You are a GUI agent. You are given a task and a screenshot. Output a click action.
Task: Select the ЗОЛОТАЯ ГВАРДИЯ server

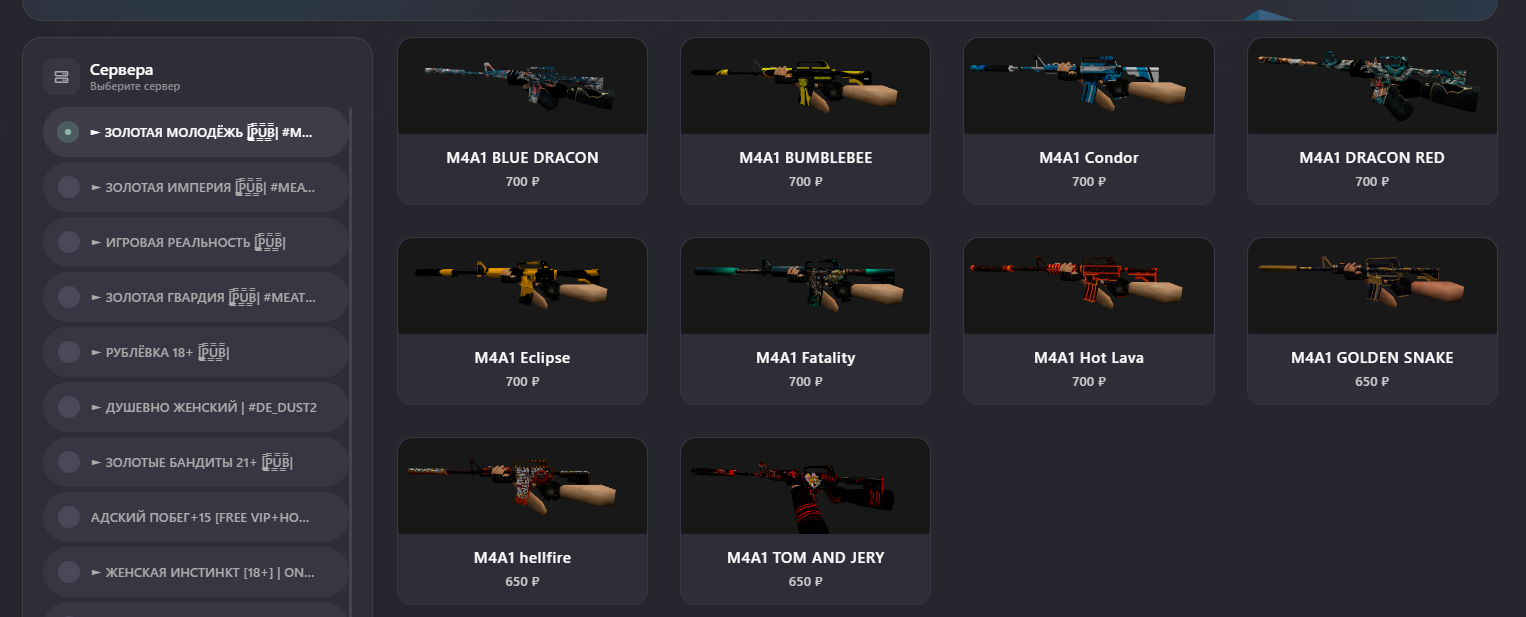pos(196,297)
